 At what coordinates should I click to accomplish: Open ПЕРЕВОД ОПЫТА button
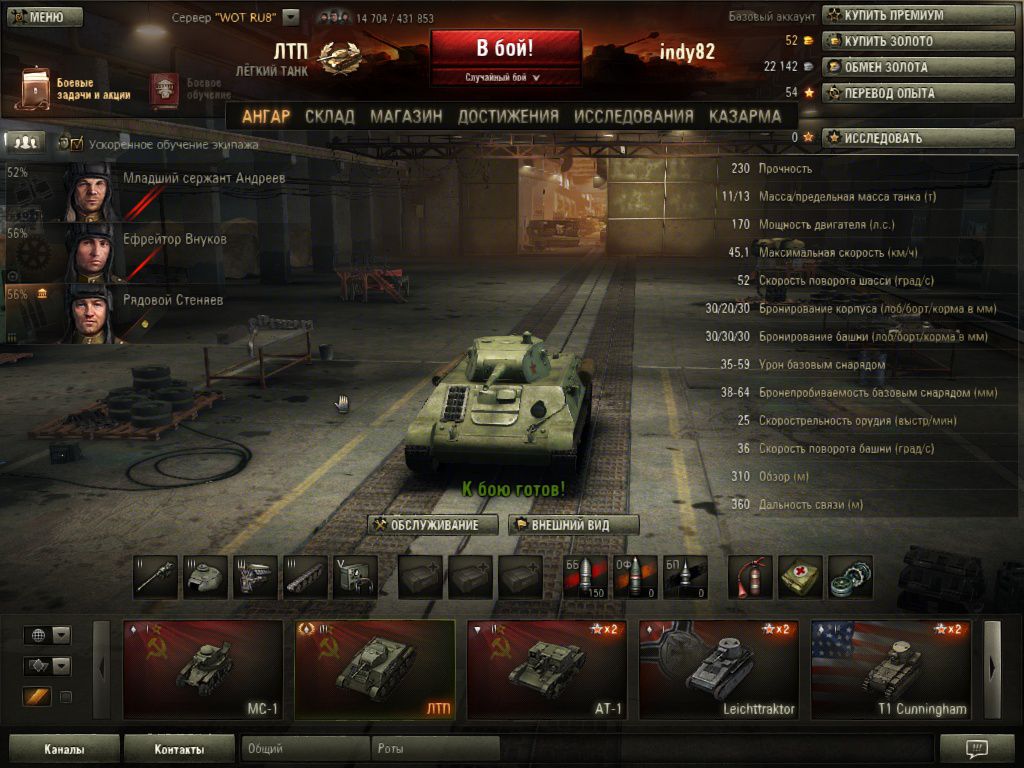click(883, 93)
